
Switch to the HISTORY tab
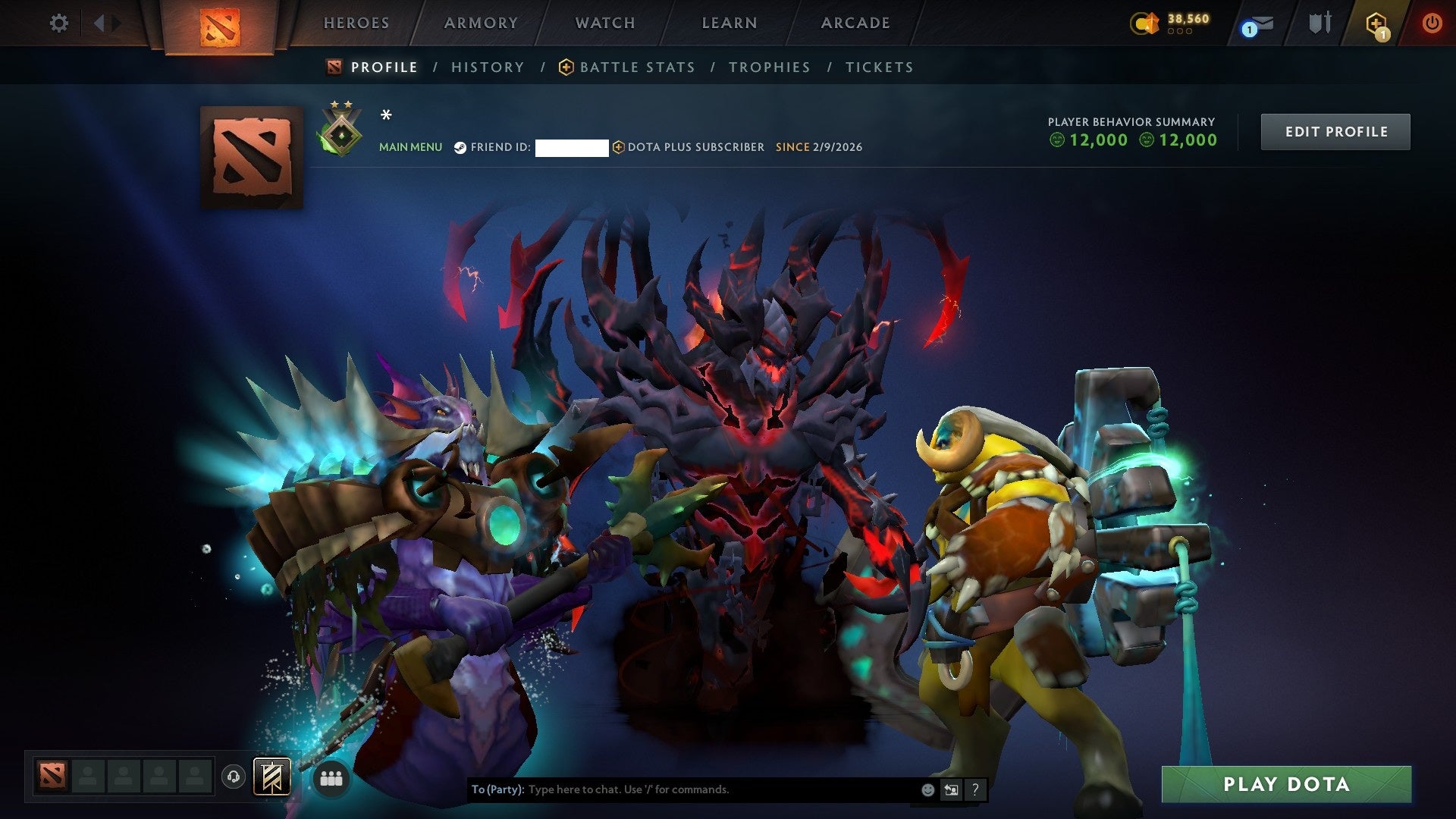pyautogui.click(x=487, y=67)
